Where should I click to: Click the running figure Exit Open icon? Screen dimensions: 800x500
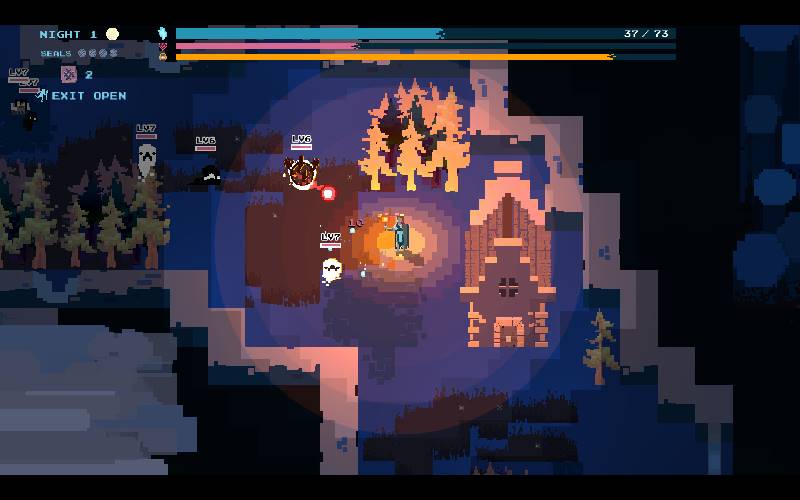point(42,95)
